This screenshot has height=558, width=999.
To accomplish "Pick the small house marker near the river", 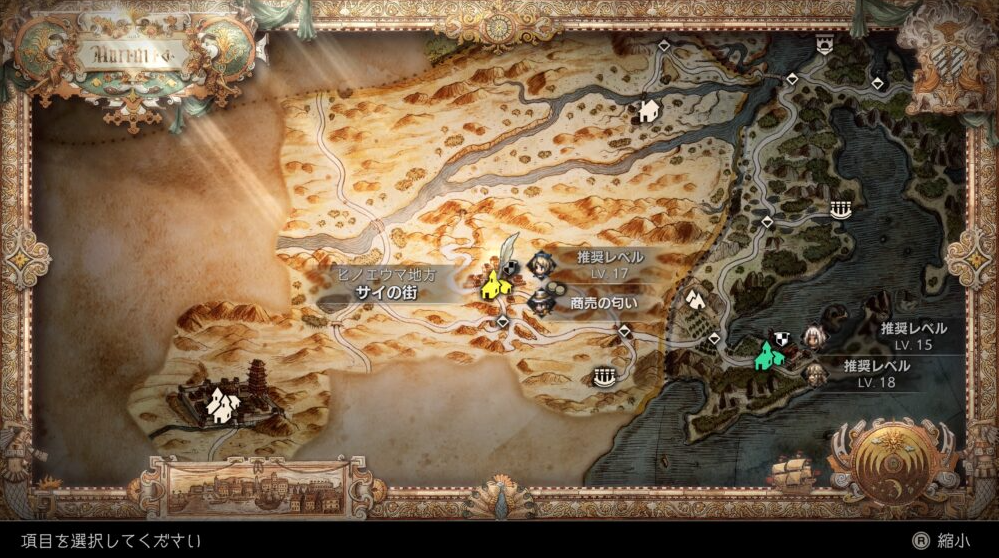I will tap(649, 109).
